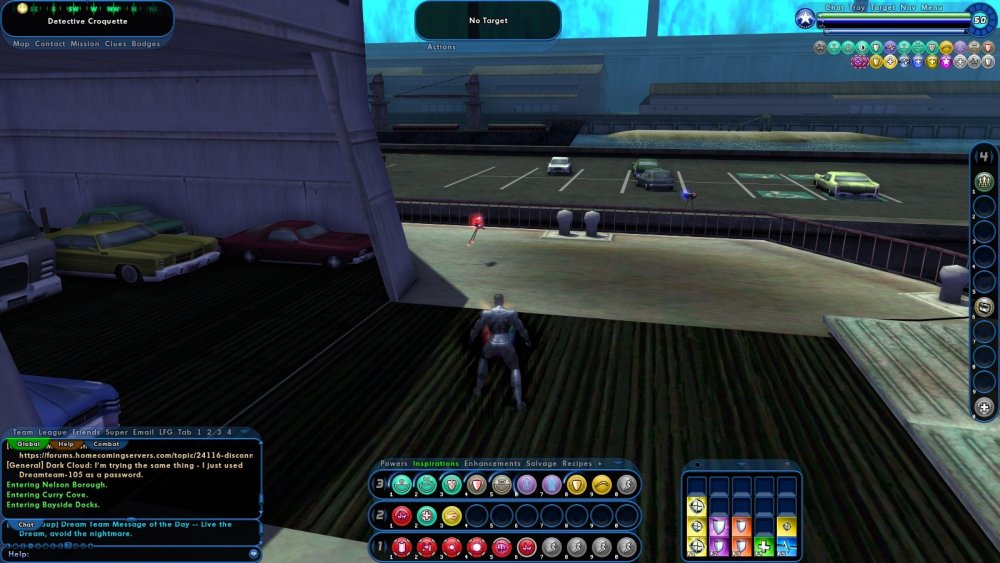Show the Mission window

85,44
